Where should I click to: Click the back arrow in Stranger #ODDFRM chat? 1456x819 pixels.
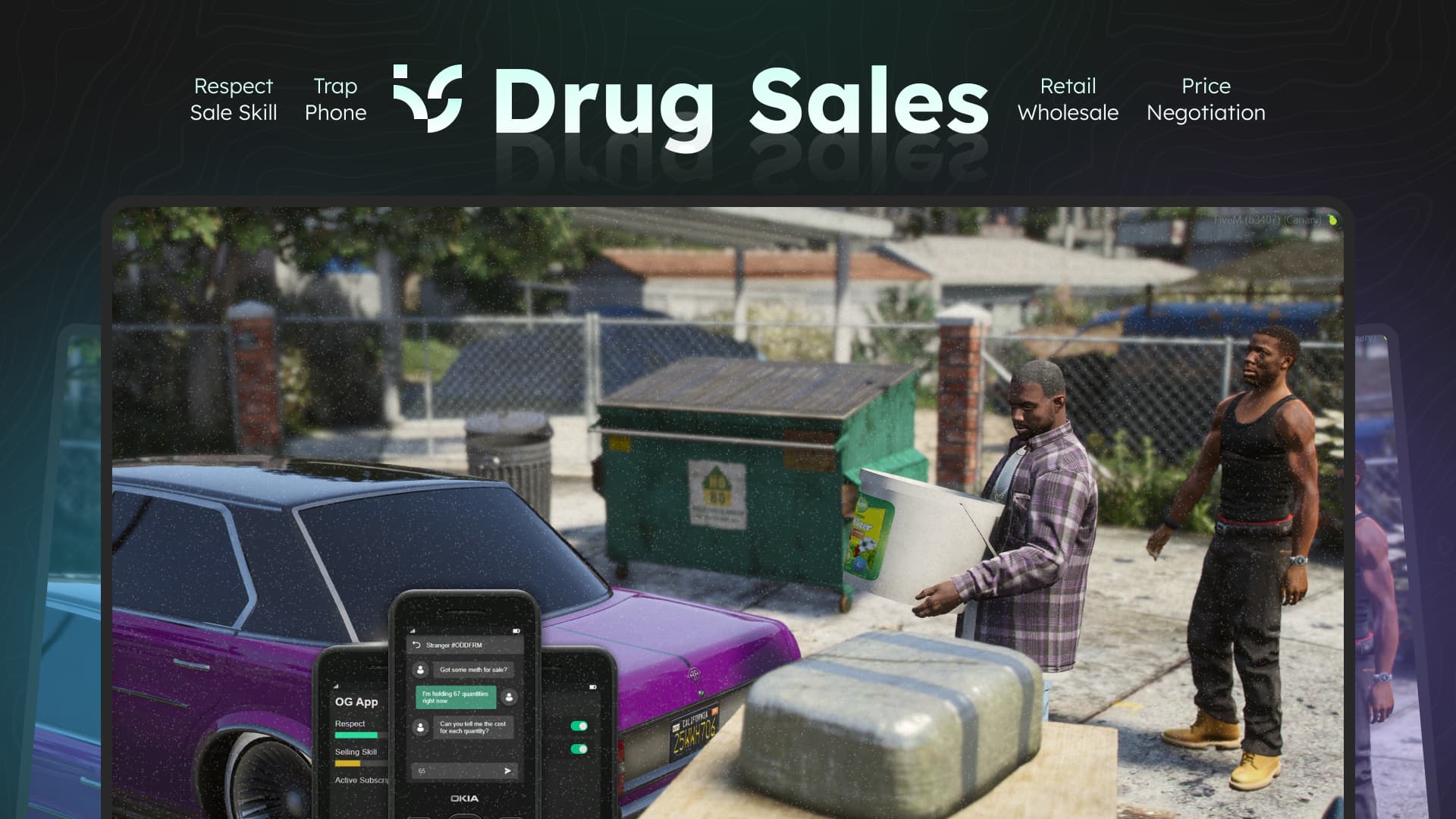coord(416,645)
